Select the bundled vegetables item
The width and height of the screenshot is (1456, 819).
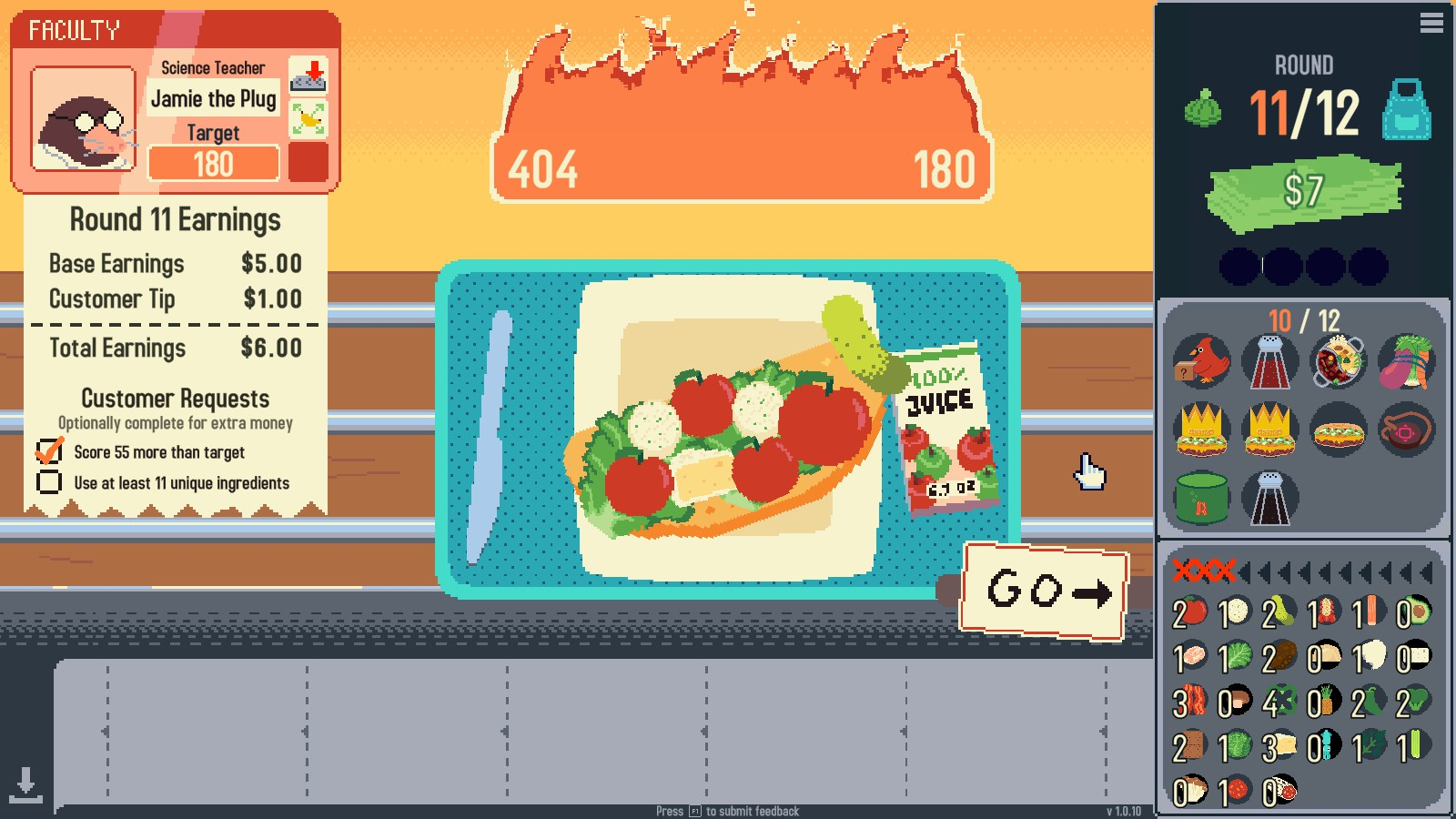(1407, 361)
